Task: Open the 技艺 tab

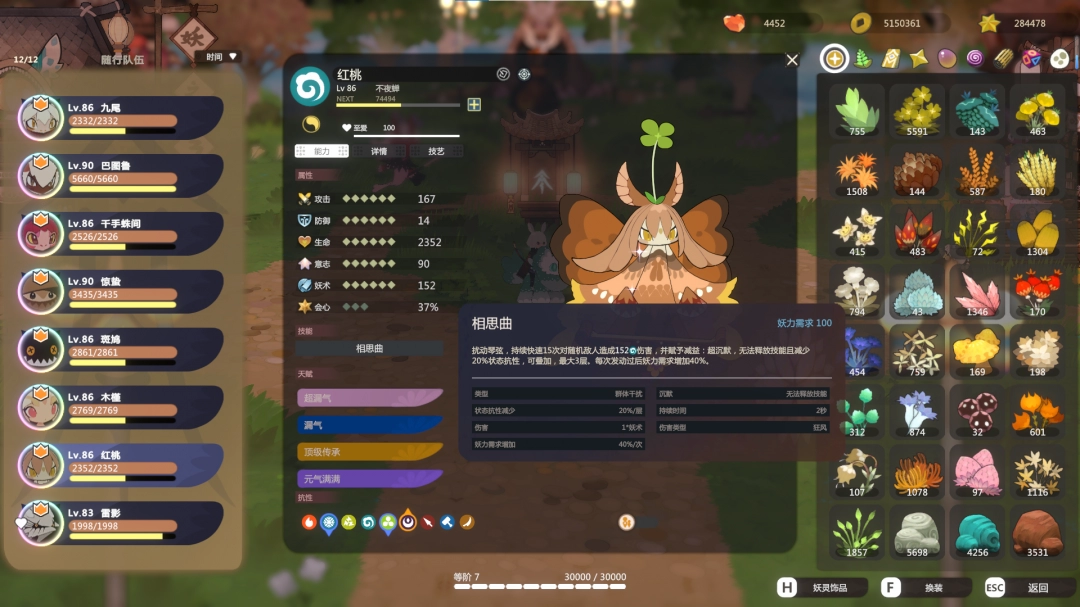Action: (x=436, y=151)
